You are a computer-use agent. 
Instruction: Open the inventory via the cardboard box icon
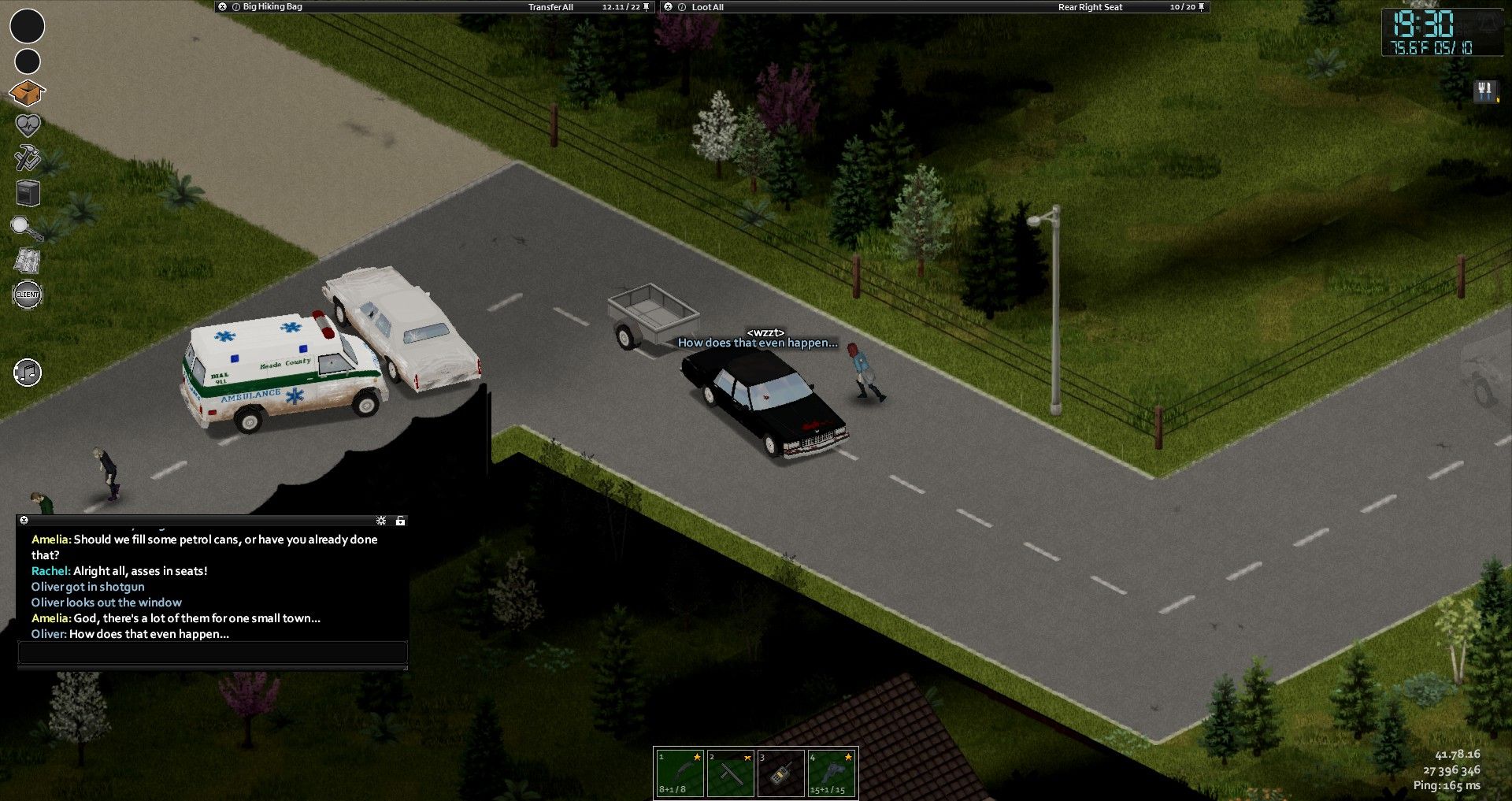[x=27, y=93]
